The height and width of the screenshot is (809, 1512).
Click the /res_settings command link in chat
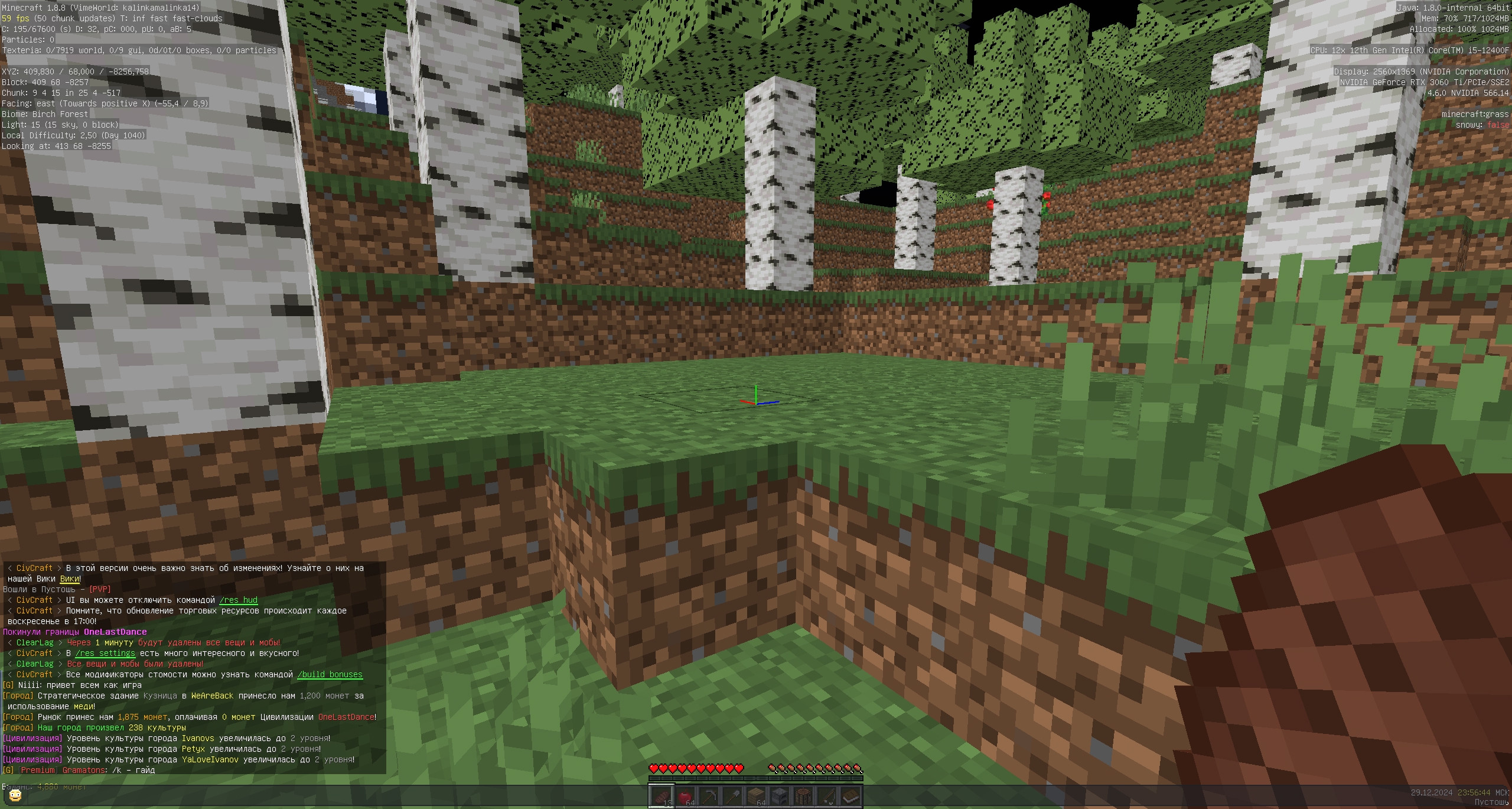coord(105,653)
